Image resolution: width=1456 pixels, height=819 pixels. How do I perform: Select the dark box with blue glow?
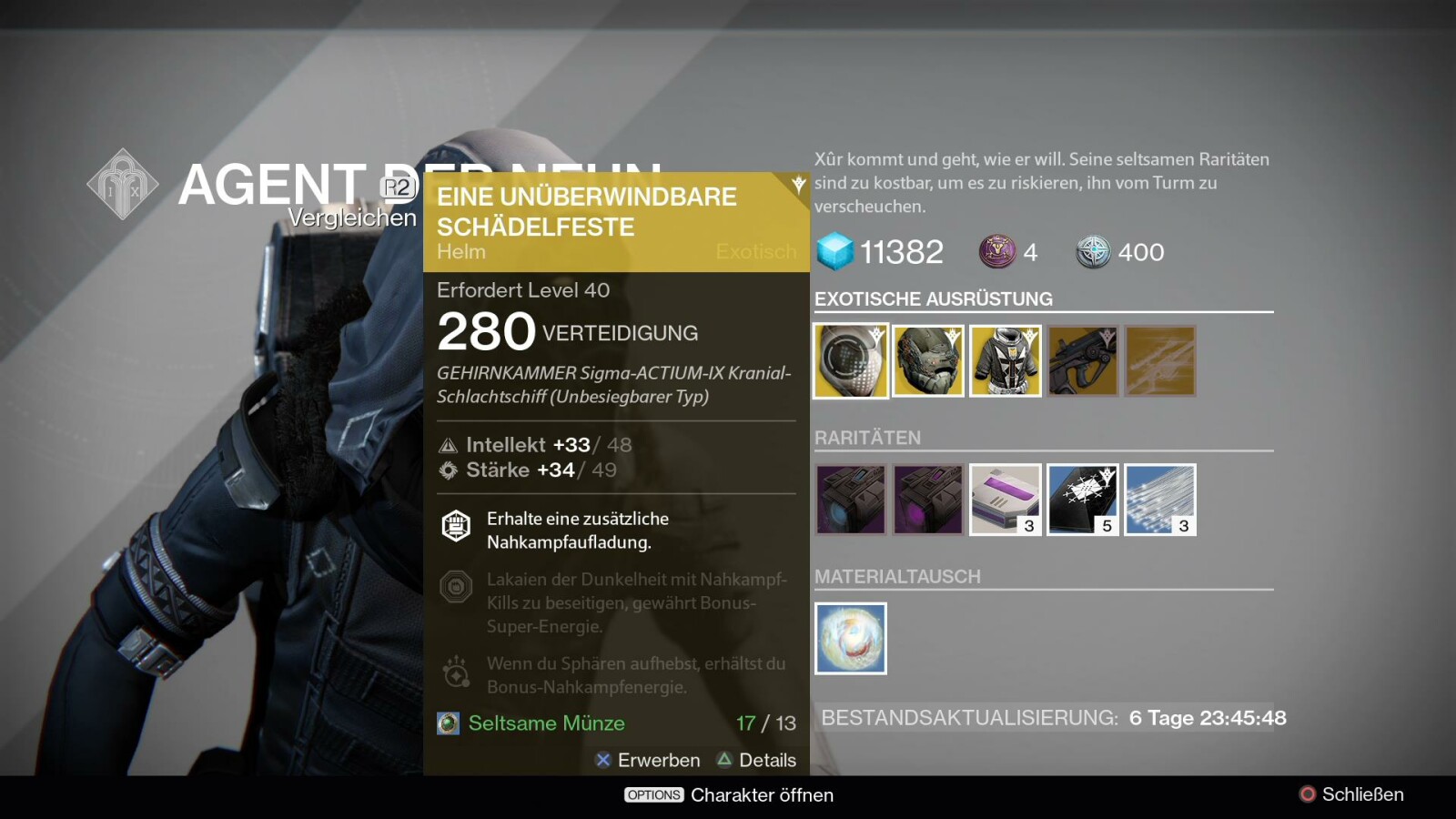[850, 500]
